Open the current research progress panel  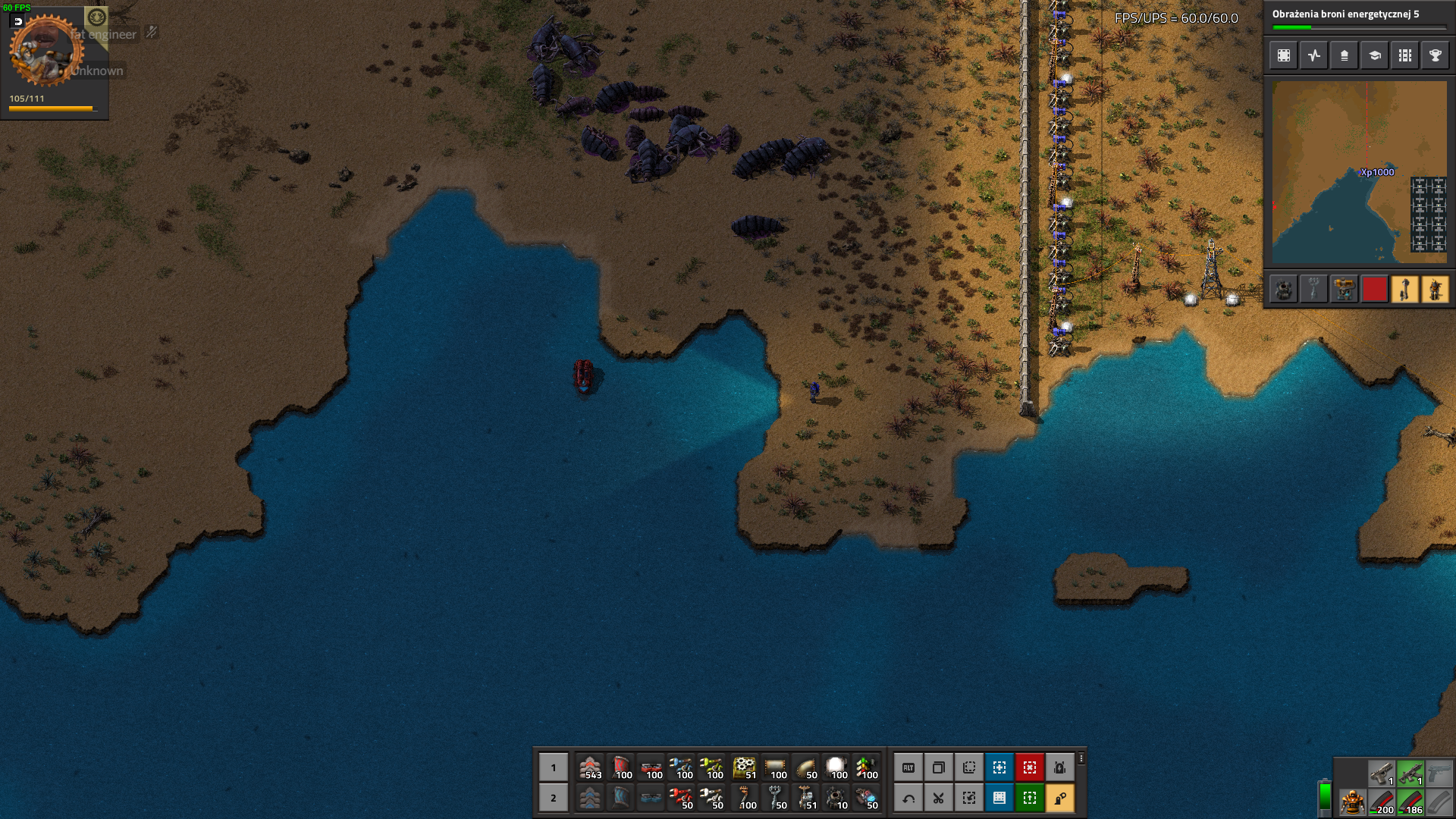click(x=1358, y=18)
